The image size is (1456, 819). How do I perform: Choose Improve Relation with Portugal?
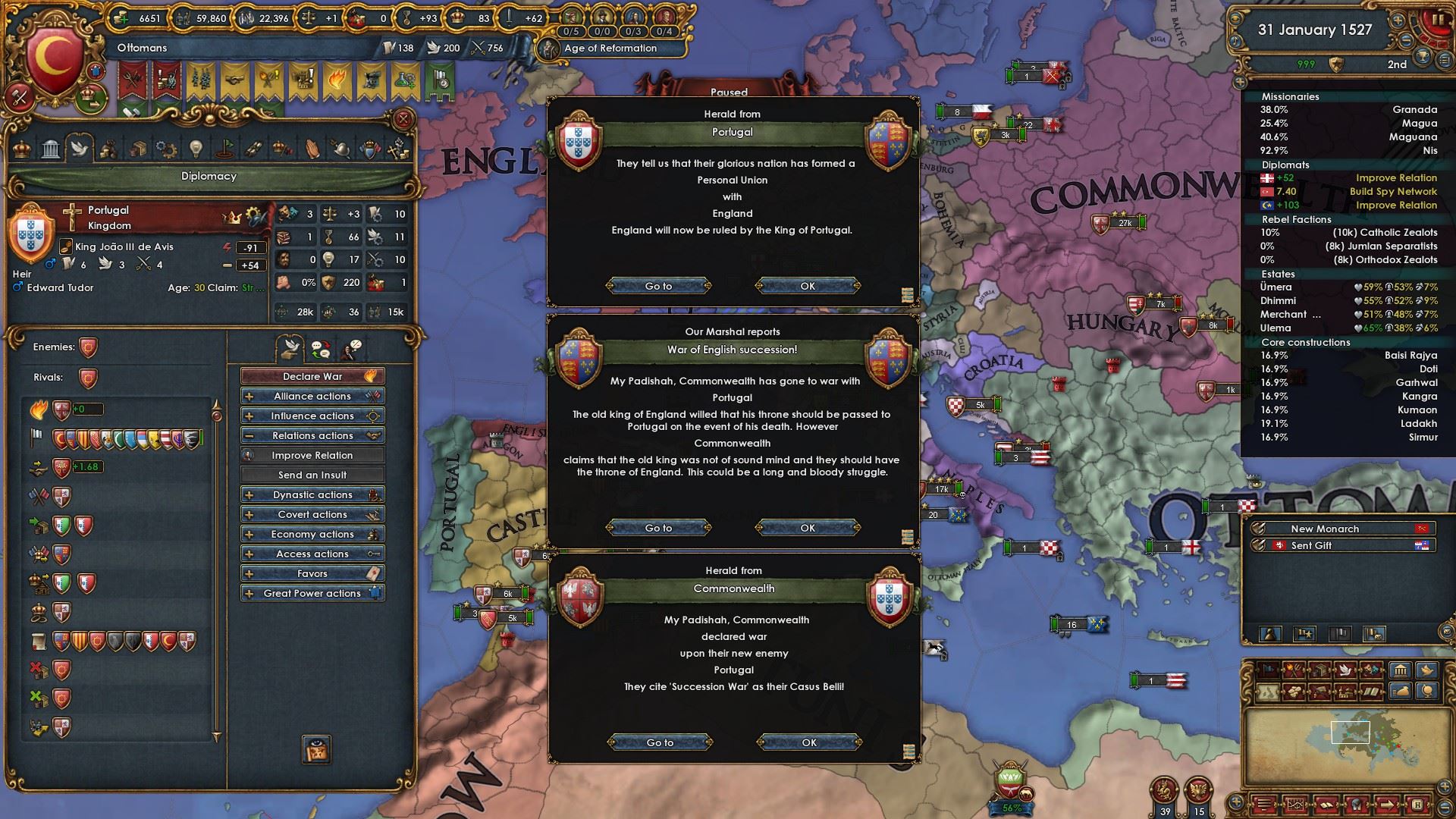click(x=312, y=455)
